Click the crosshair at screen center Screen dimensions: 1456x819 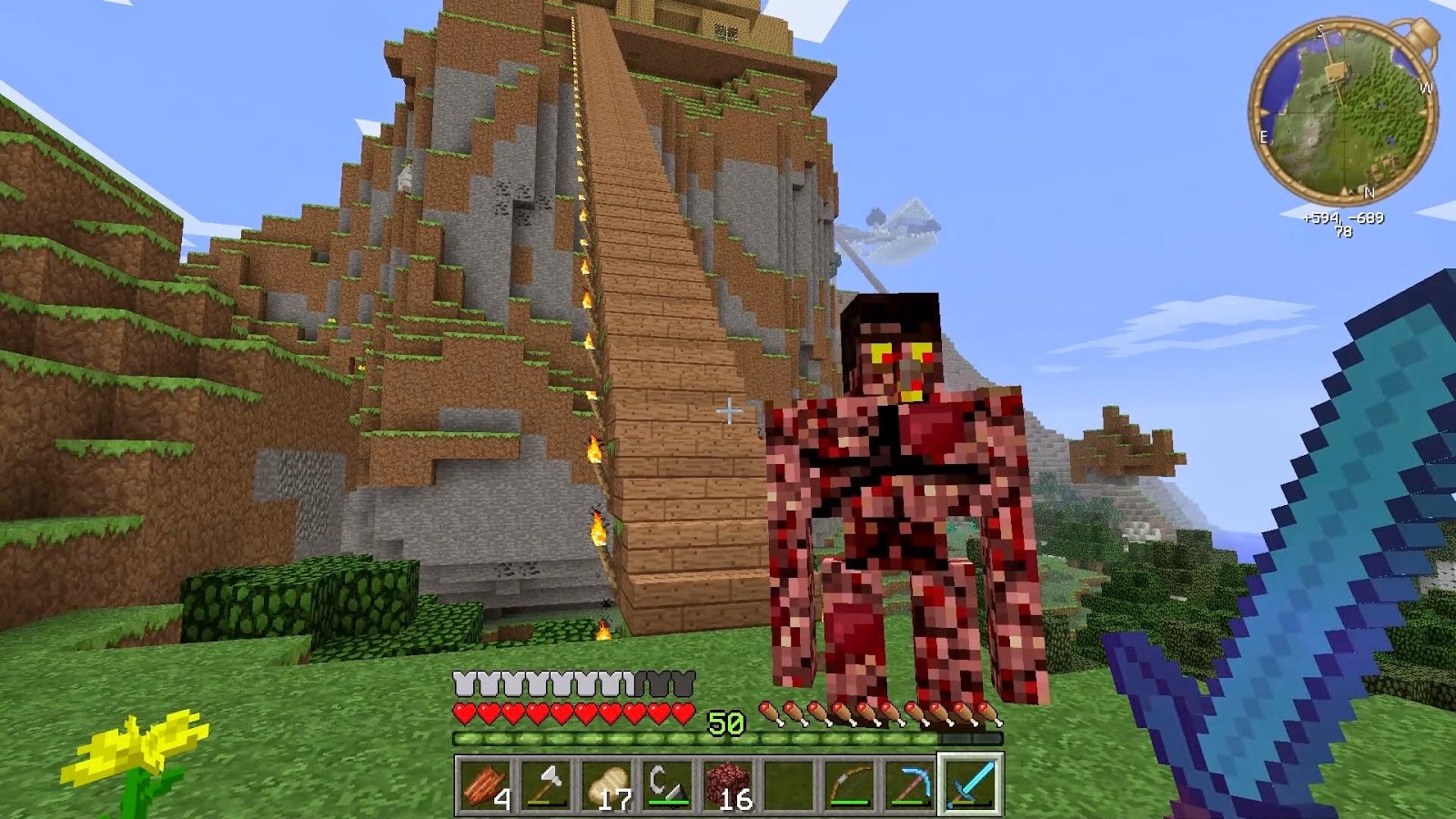point(728,411)
